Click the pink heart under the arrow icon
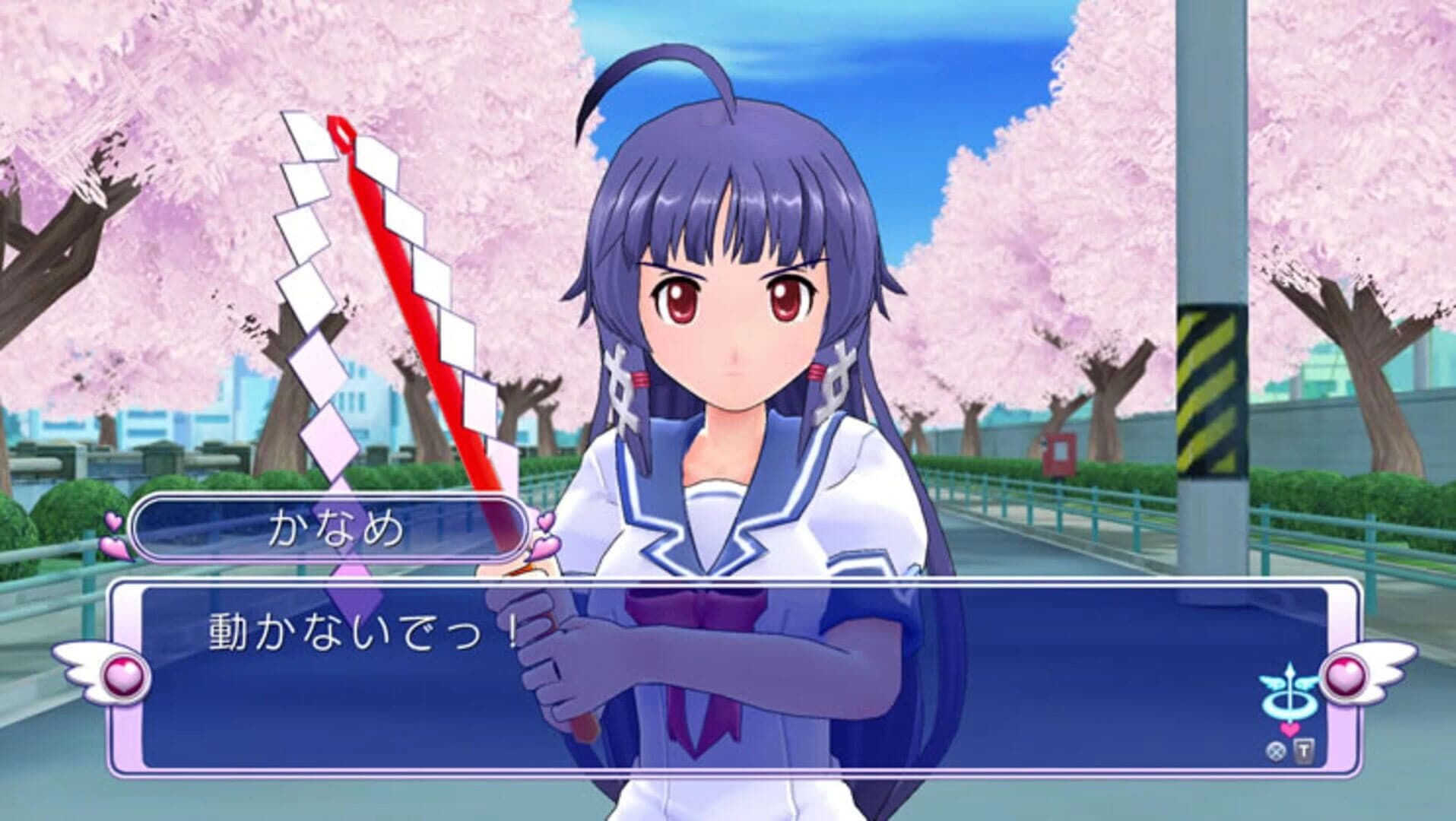The width and height of the screenshot is (1456, 821). click(x=1290, y=731)
